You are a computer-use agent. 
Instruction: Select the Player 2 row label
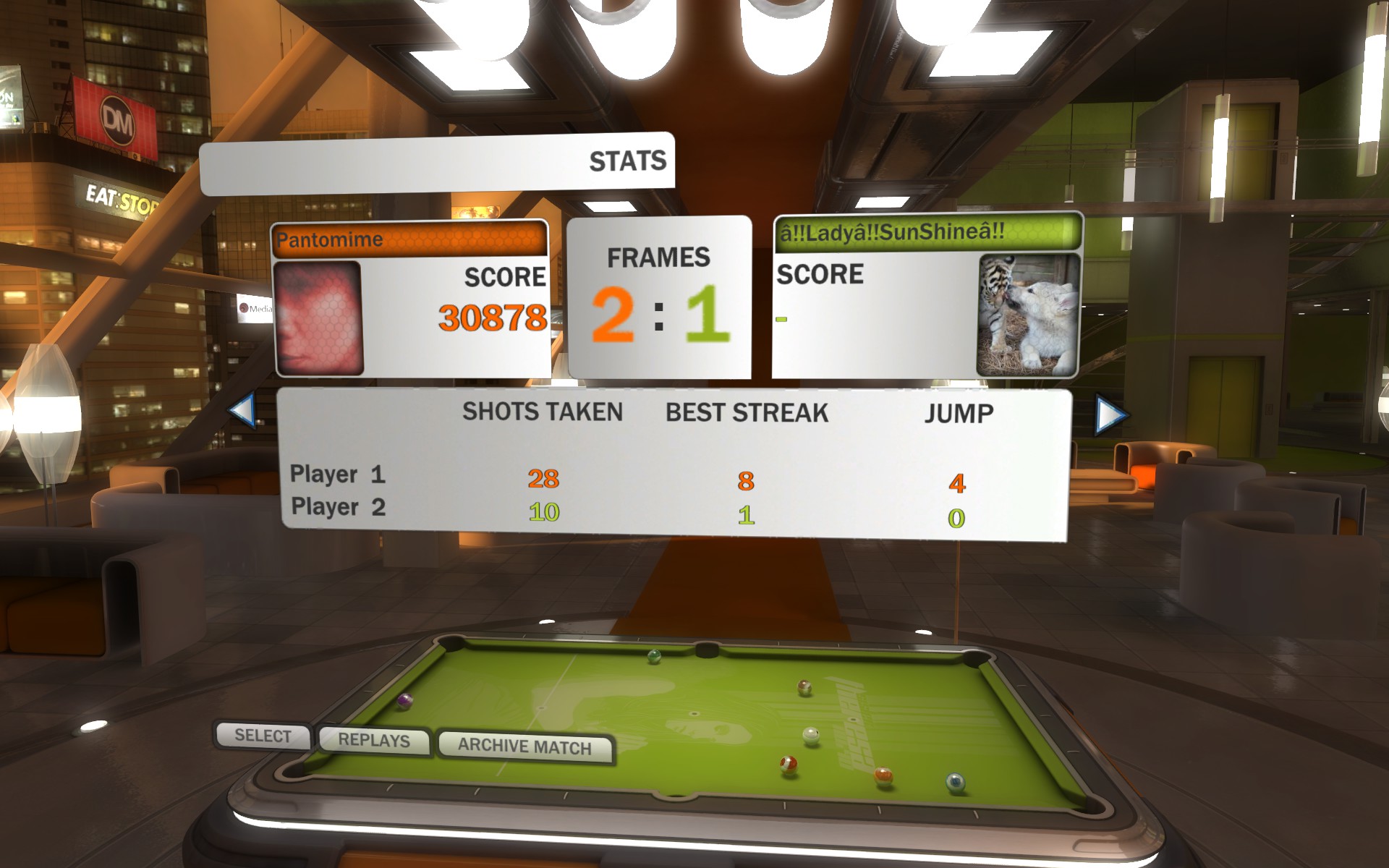pos(337,509)
